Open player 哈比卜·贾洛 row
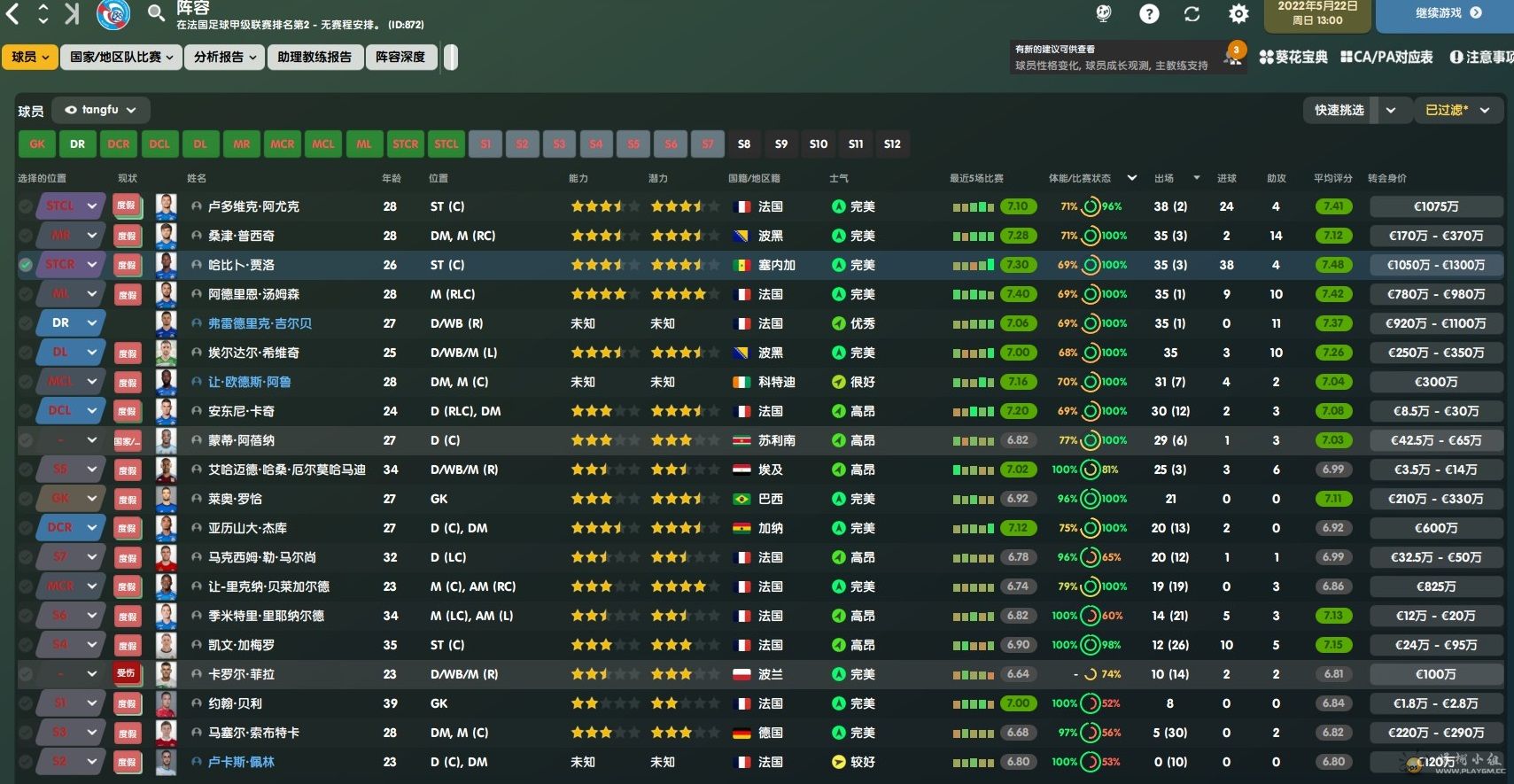This screenshot has height=784, width=1514. 241,265
